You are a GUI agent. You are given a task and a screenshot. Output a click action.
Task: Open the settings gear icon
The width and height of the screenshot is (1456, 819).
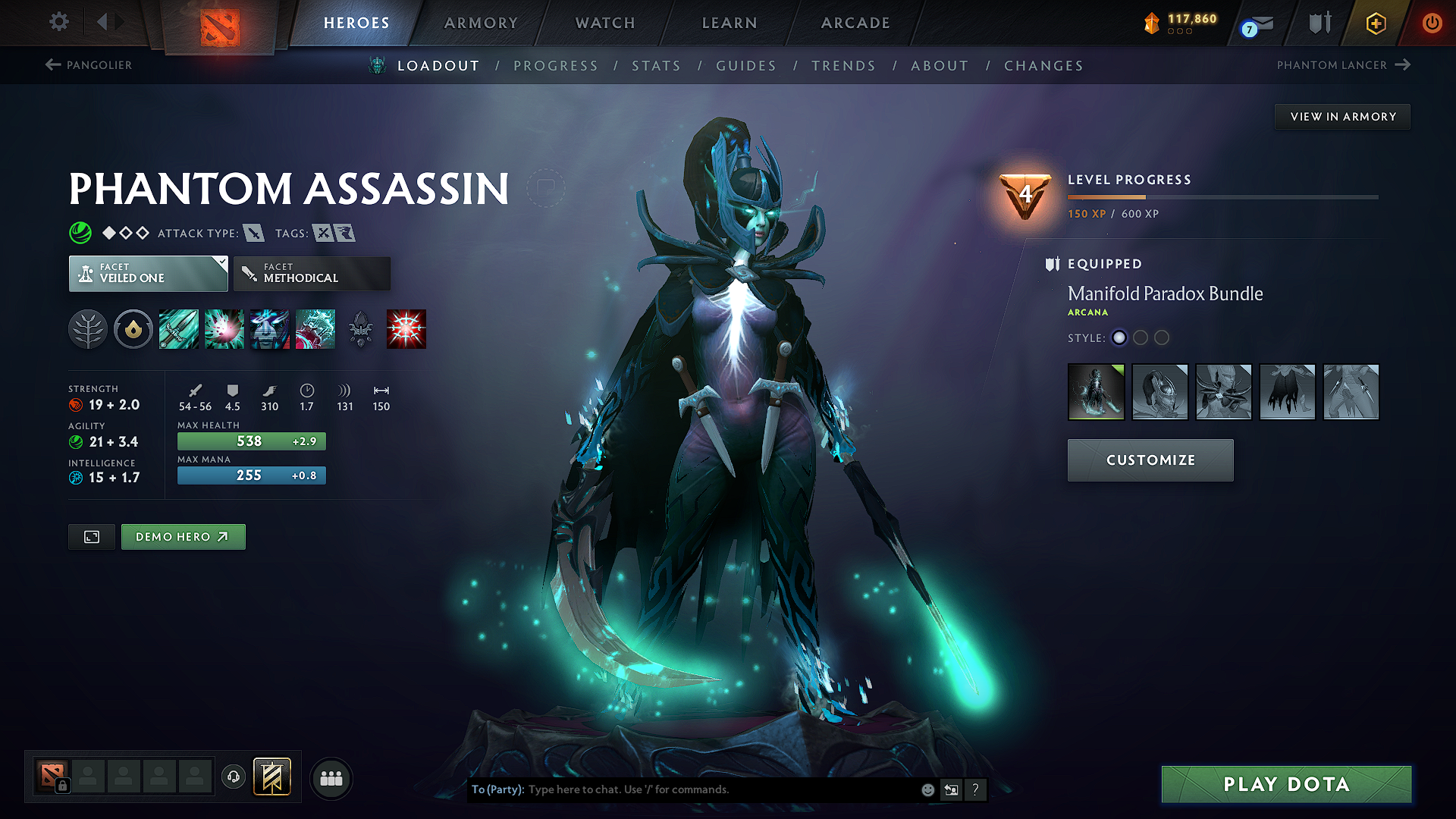pyautogui.click(x=58, y=22)
